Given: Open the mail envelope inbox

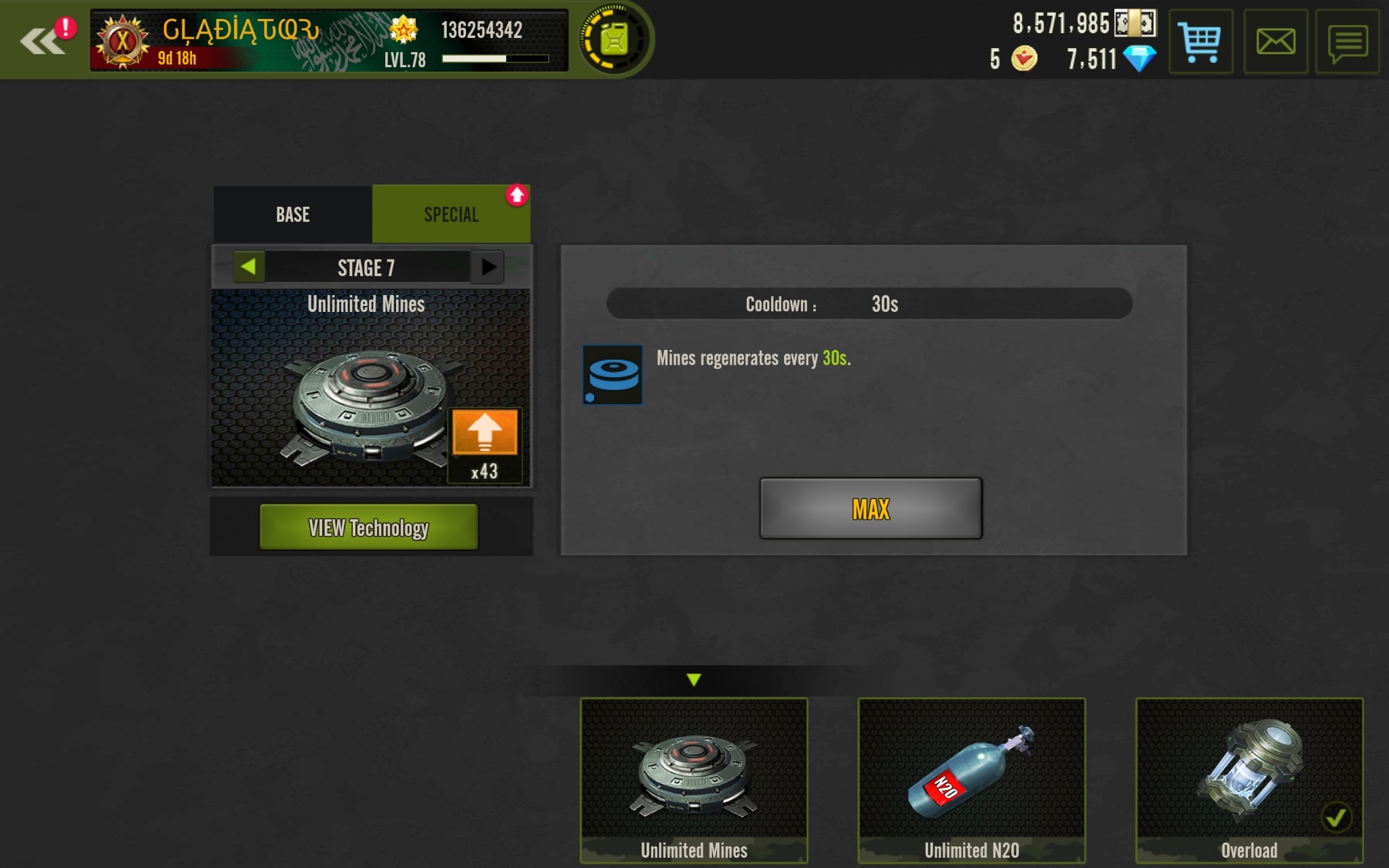Looking at the screenshot, I should [1275, 41].
